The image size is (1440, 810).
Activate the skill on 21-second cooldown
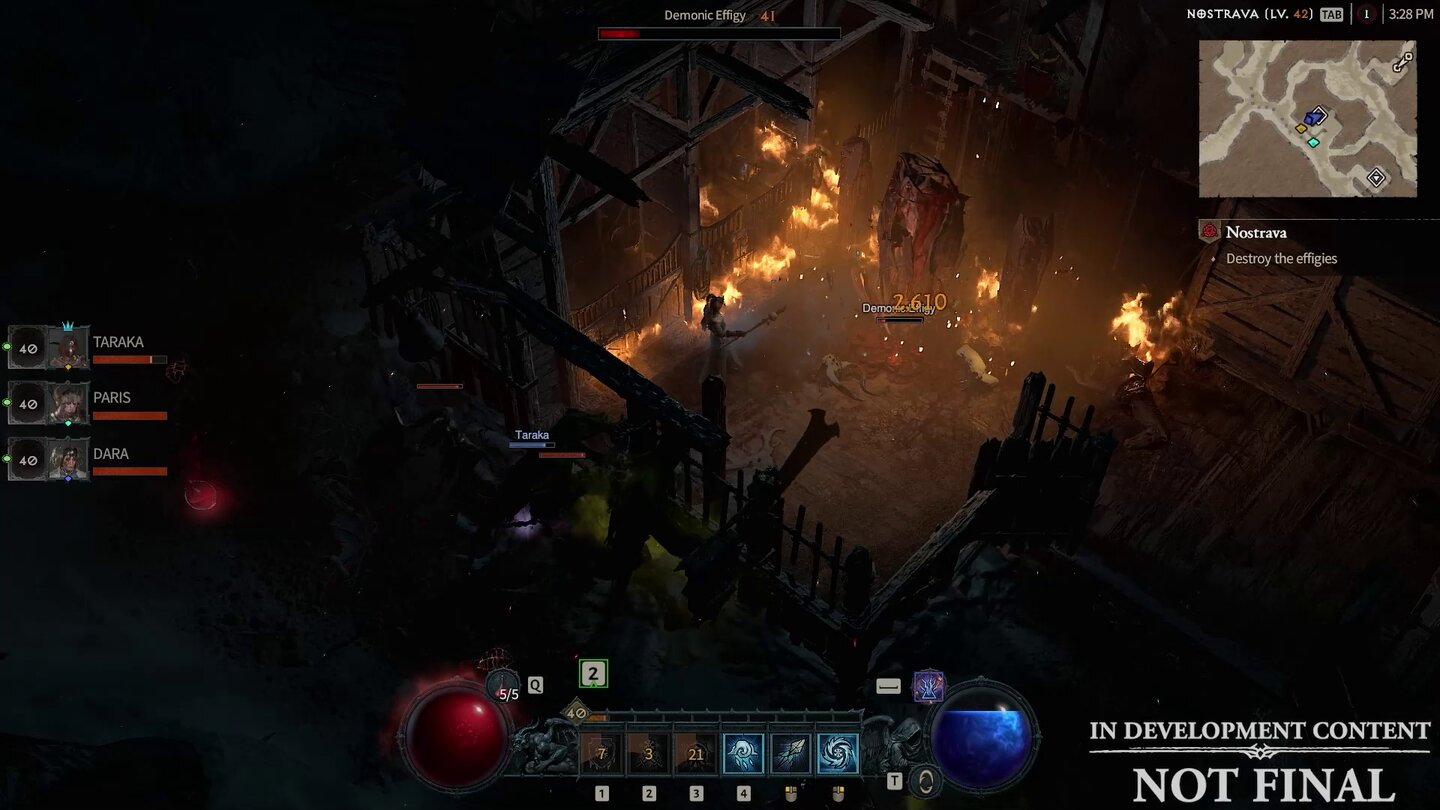click(x=696, y=754)
